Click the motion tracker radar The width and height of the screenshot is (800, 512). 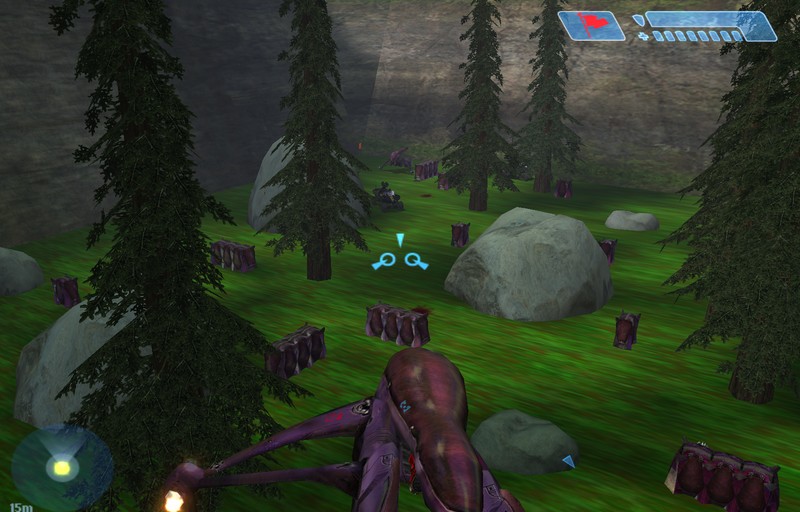62,467
